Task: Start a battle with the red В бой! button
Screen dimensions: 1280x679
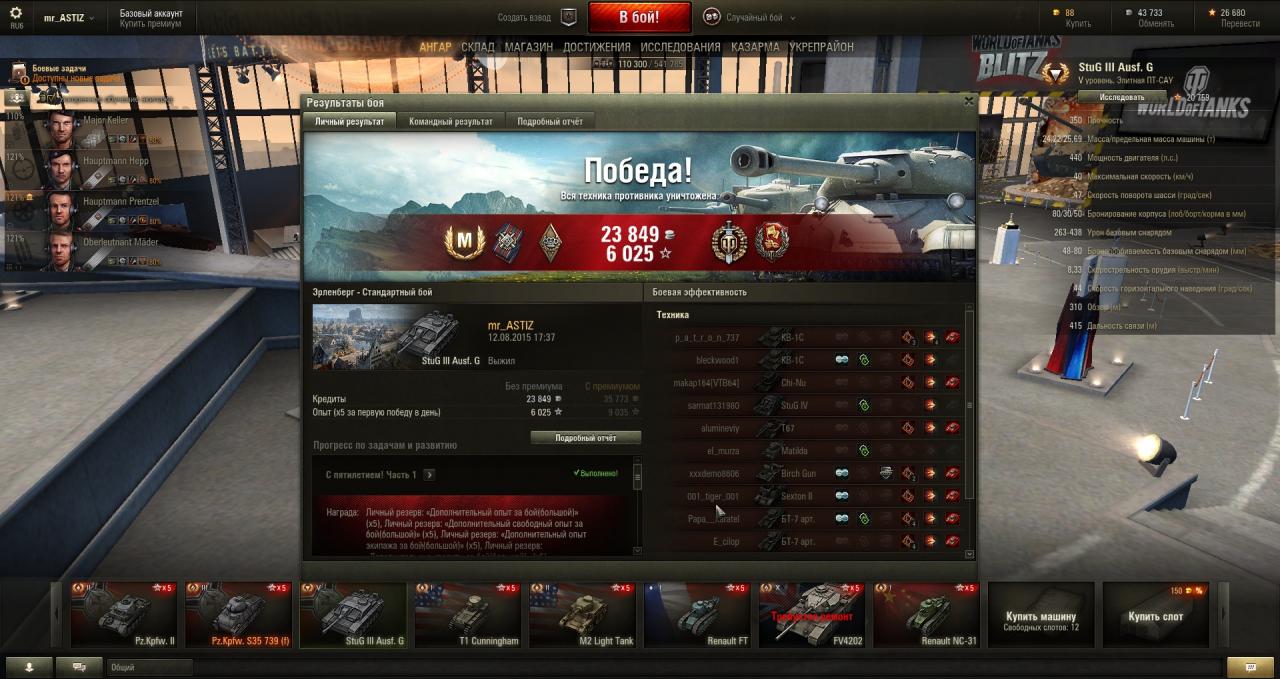Action: 639,17
